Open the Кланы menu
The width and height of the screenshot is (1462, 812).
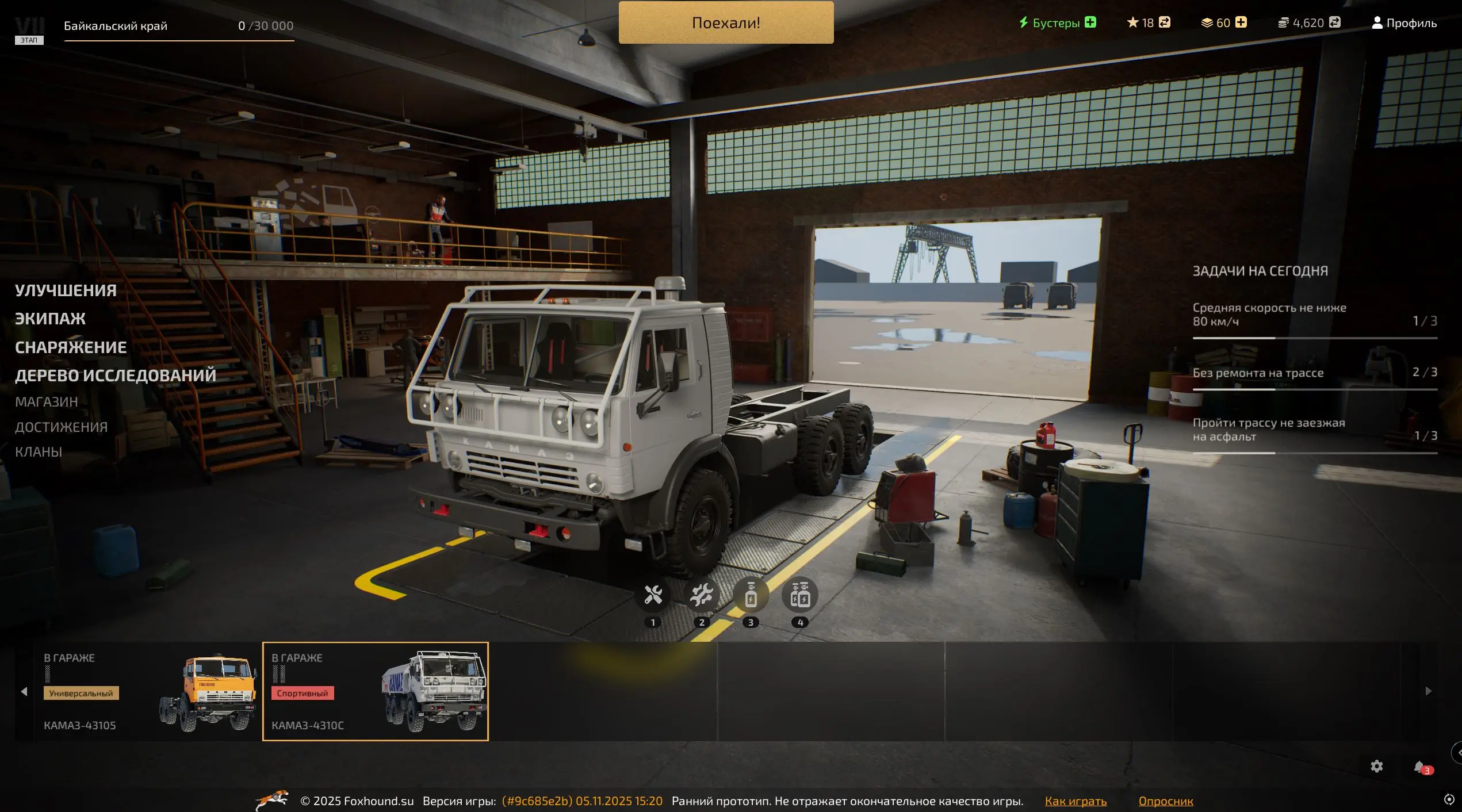[x=39, y=452]
